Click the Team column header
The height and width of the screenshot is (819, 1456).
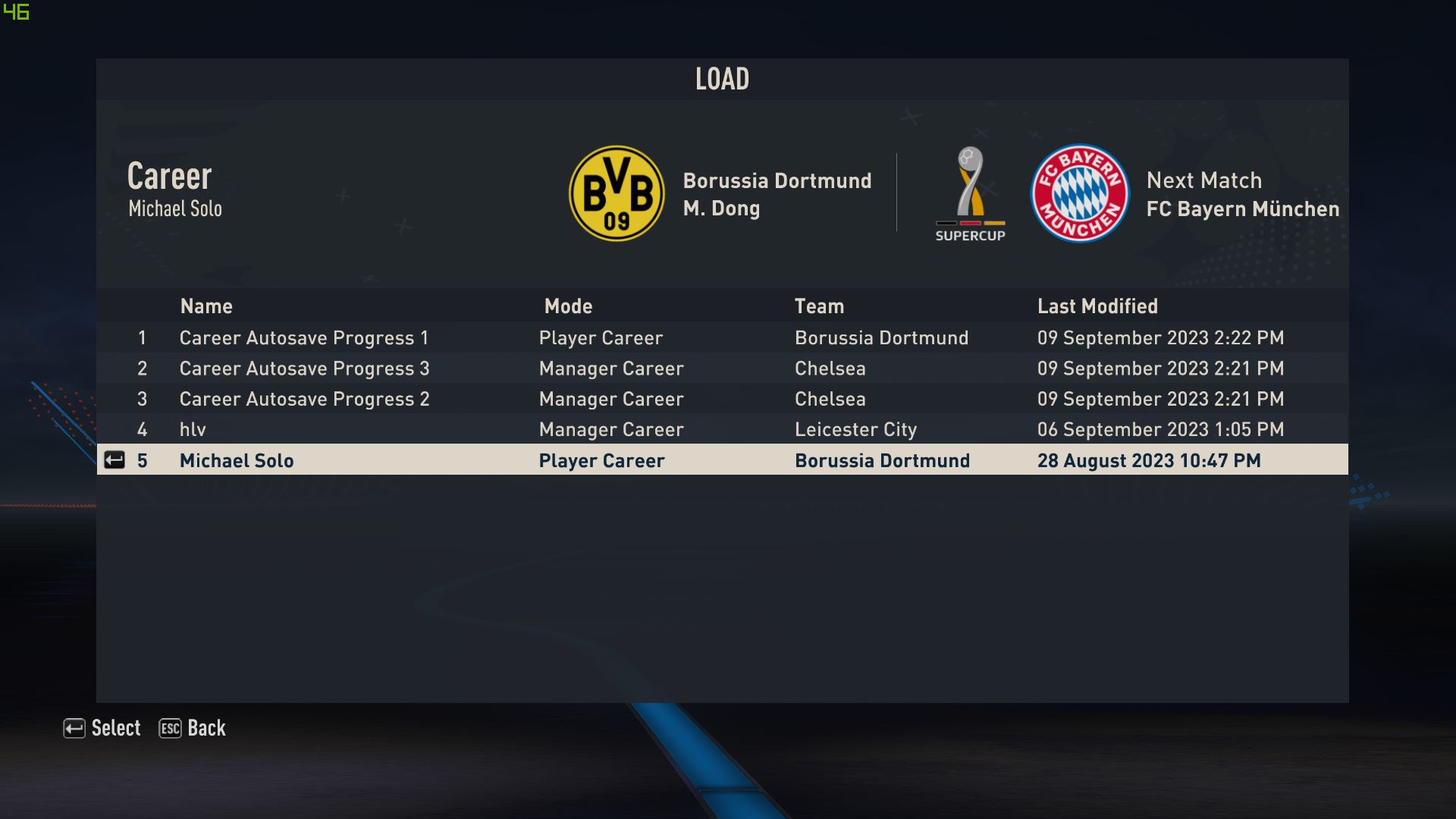click(819, 306)
